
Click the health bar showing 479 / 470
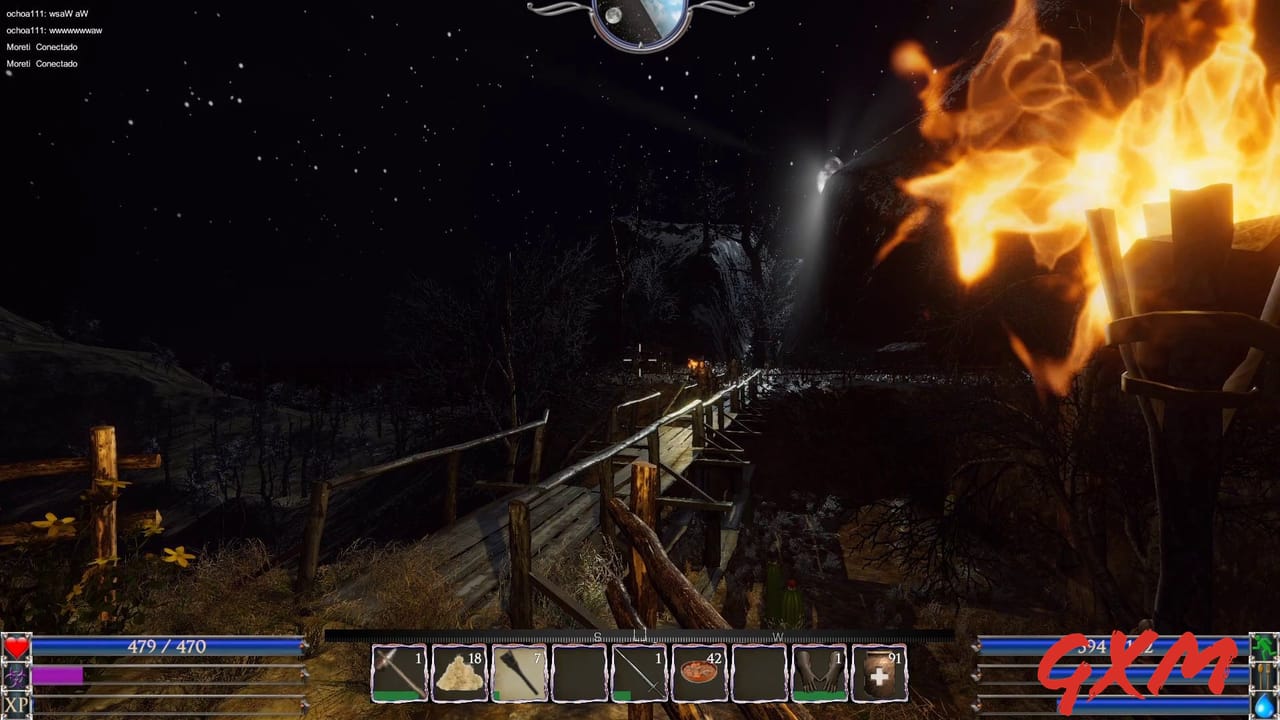pos(165,648)
